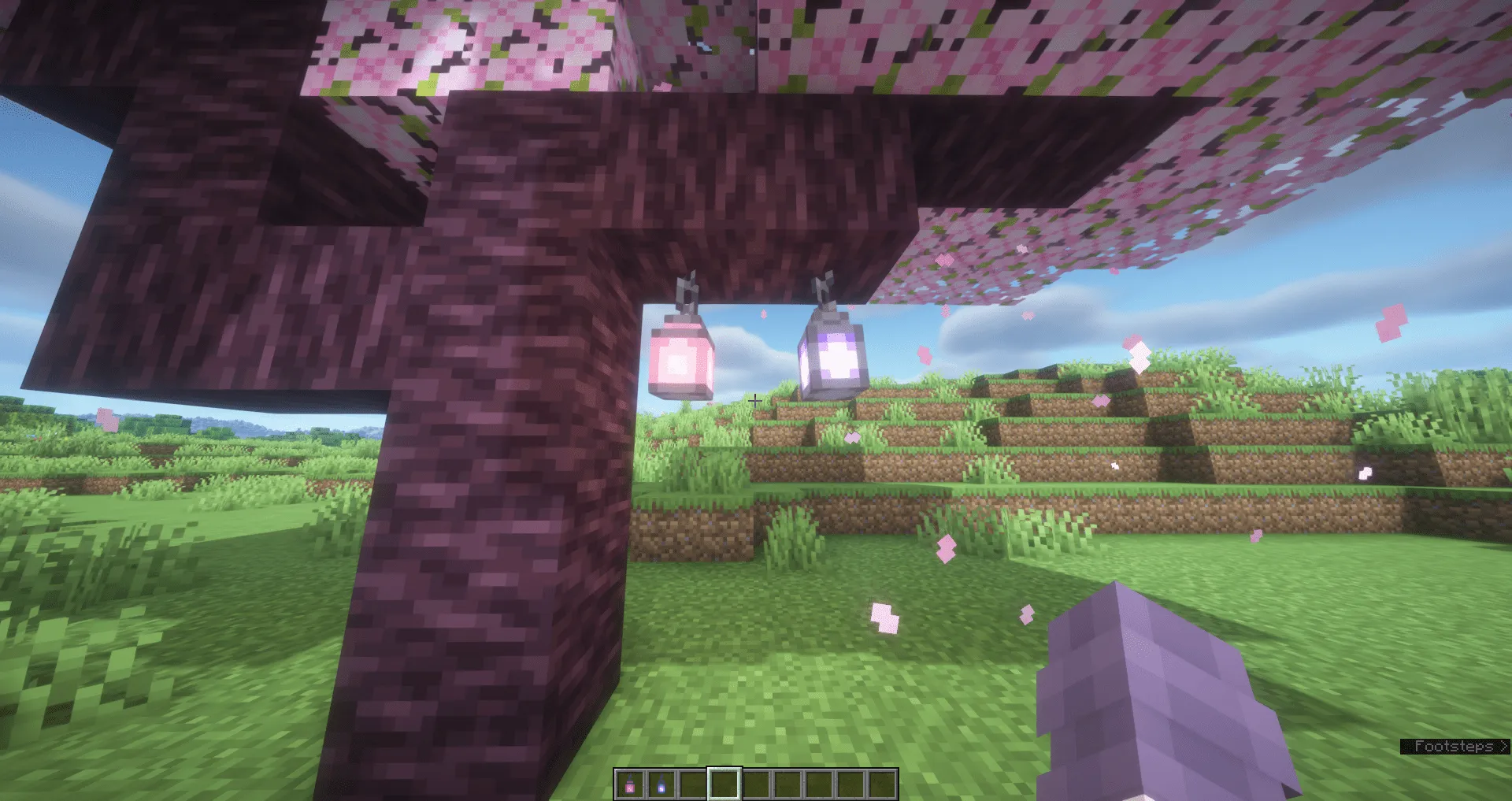Click the crosshair at screen center
Screen dimensions: 1512x801
point(756,400)
